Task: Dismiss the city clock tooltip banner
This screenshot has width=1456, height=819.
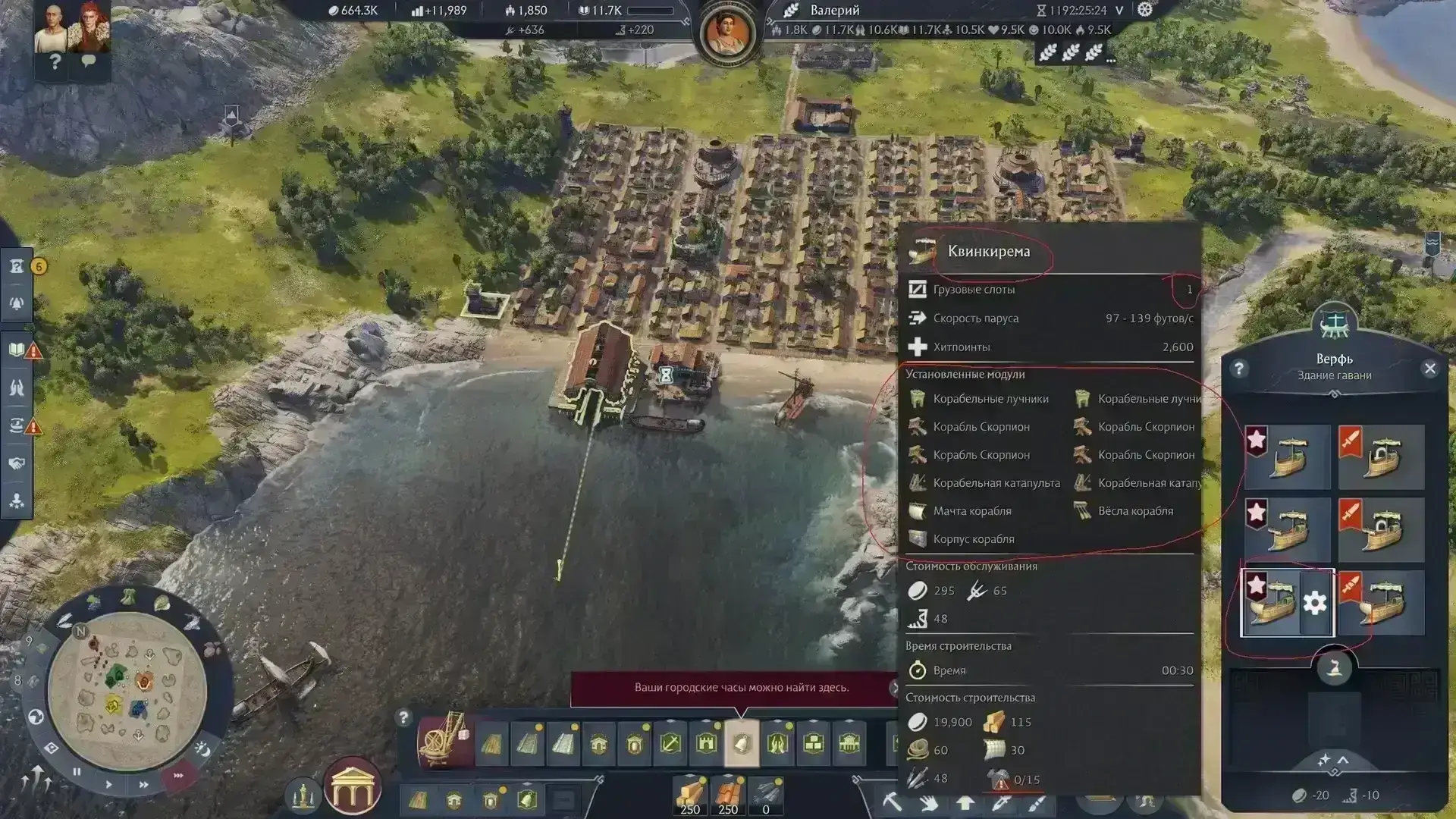Action: pyautogui.click(x=894, y=688)
